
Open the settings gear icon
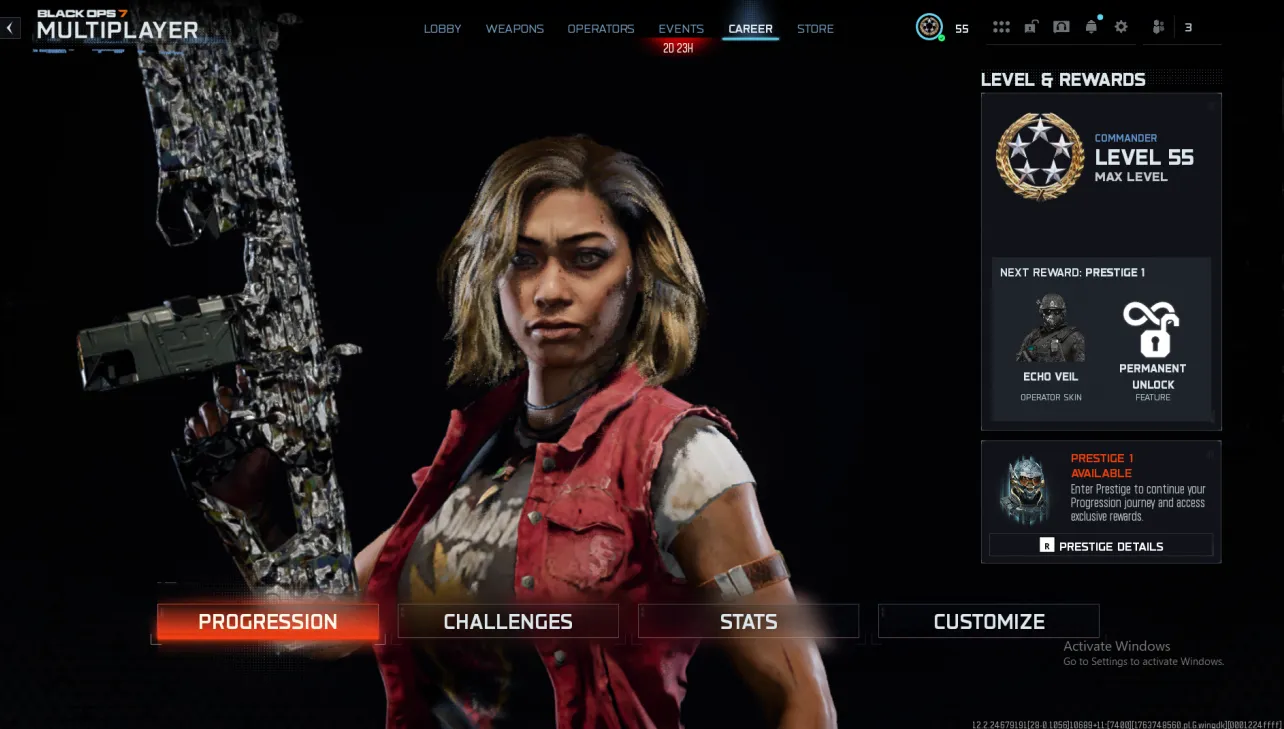[1121, 27]
